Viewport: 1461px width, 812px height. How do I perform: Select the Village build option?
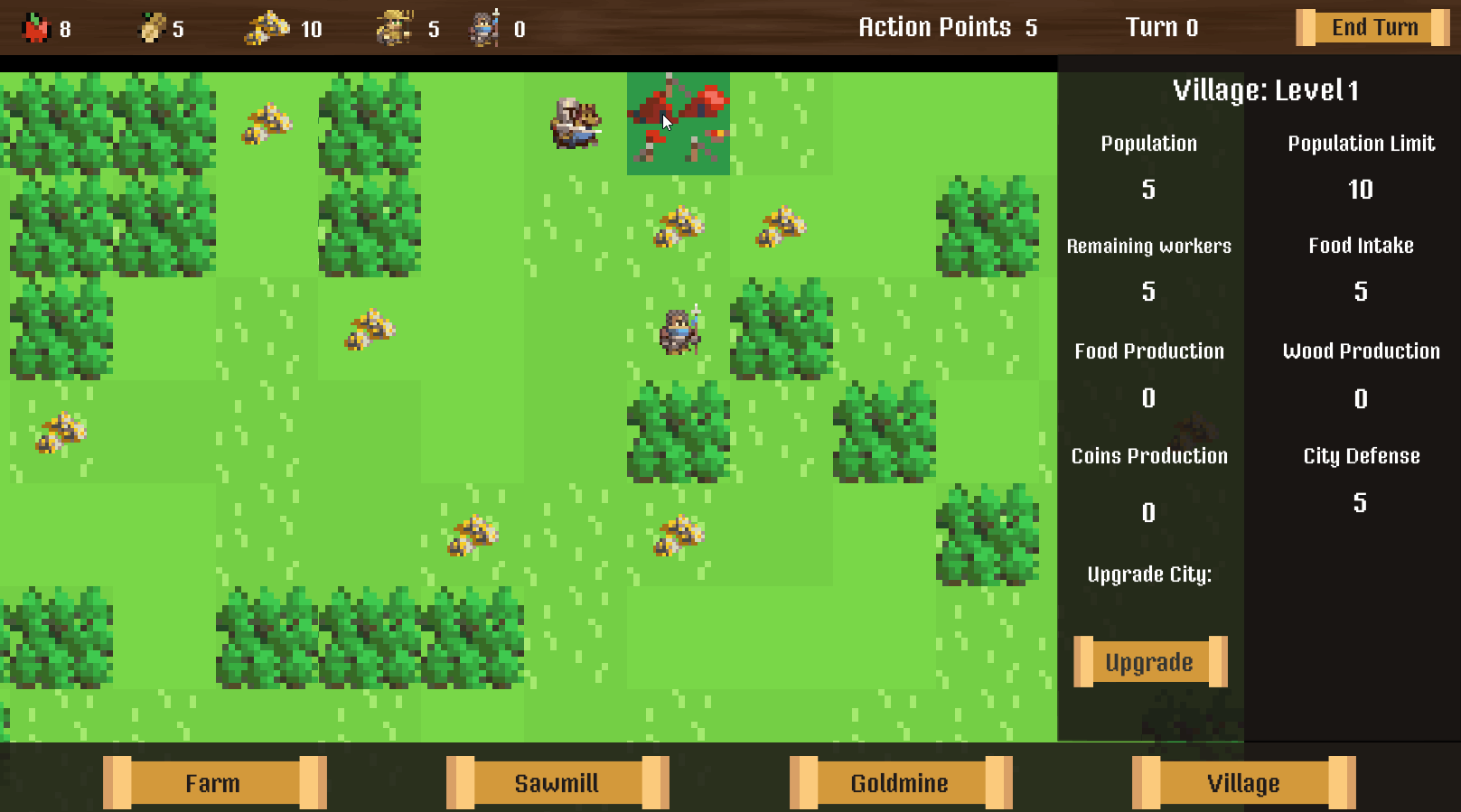(1243, 782)
